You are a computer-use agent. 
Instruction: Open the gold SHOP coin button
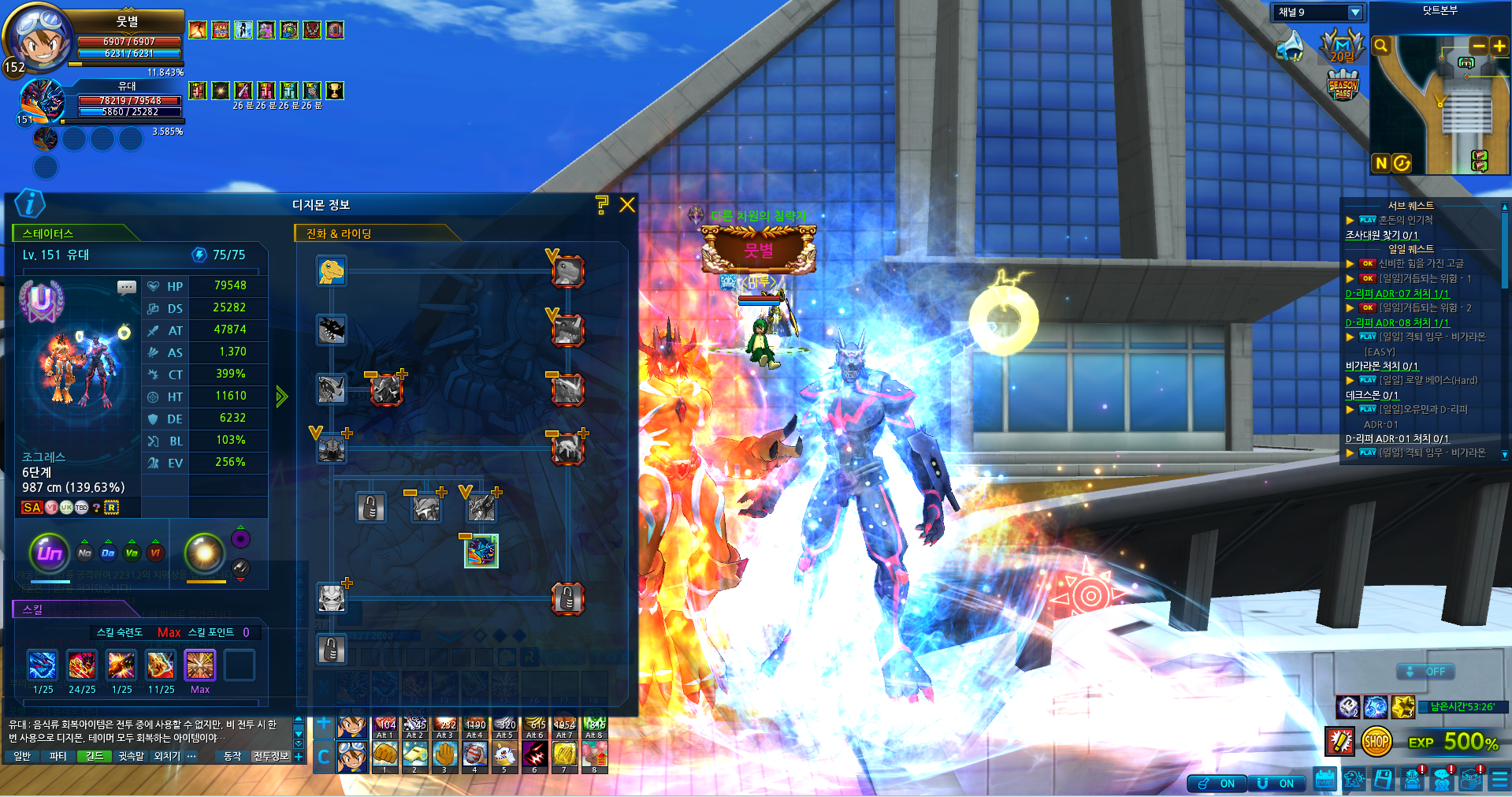1376,742
